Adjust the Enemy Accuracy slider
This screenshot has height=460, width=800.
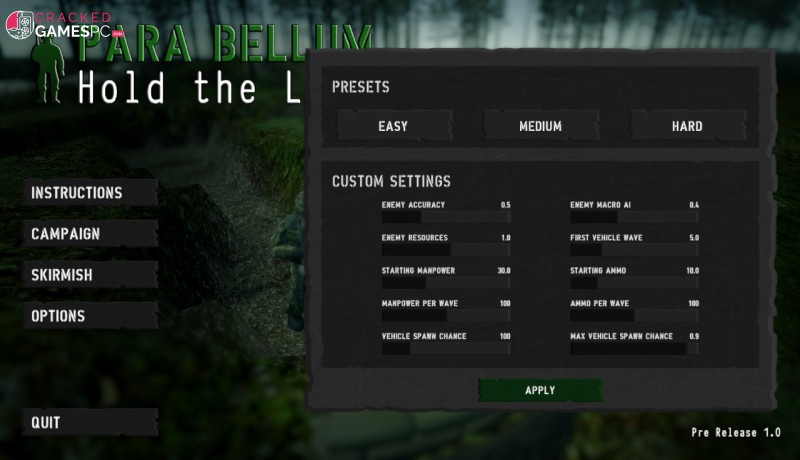click(446, 217)
